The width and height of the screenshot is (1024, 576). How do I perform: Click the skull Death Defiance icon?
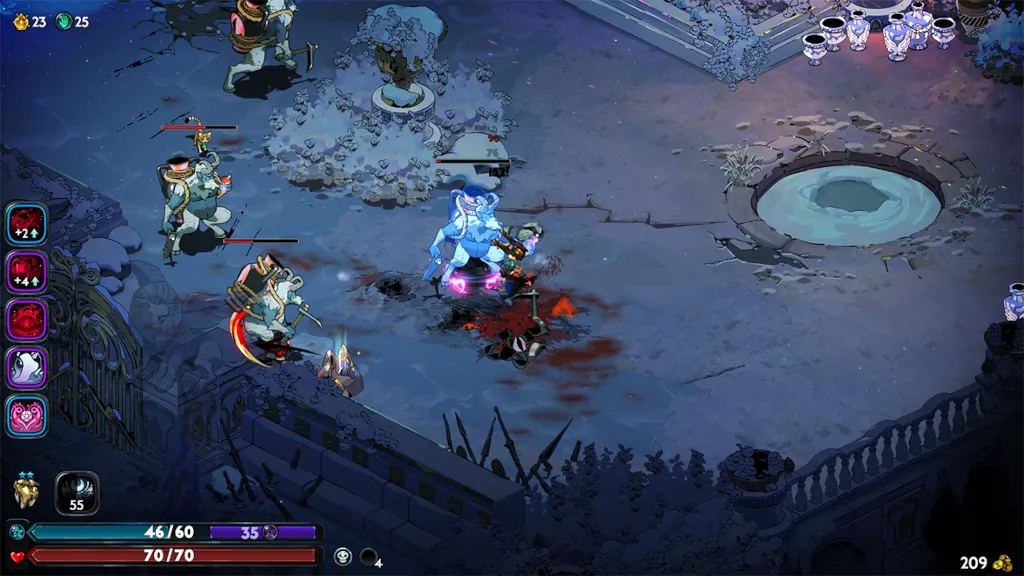342,556
